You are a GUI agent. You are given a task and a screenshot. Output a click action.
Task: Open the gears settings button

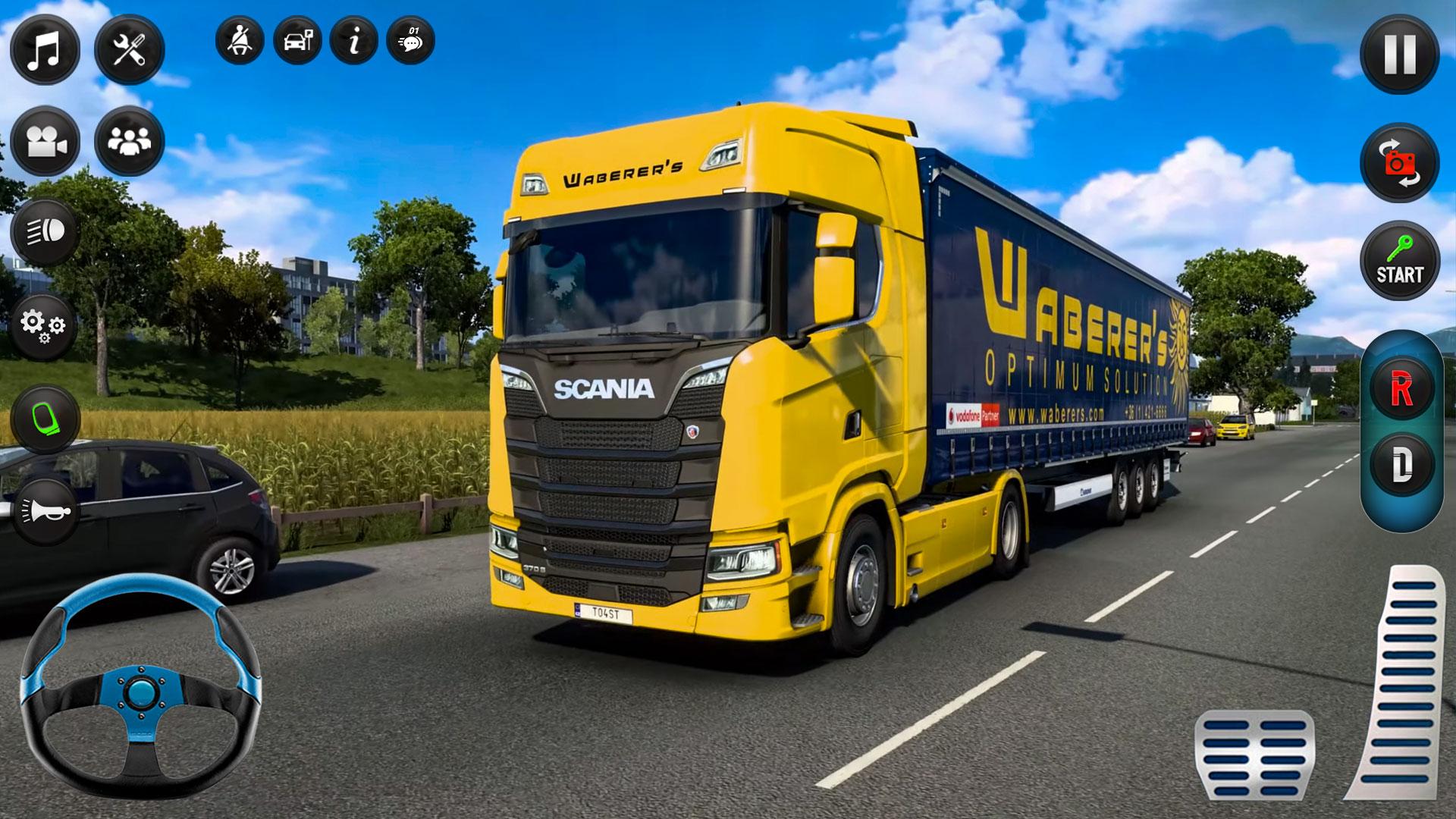click(x=44, y=327)
